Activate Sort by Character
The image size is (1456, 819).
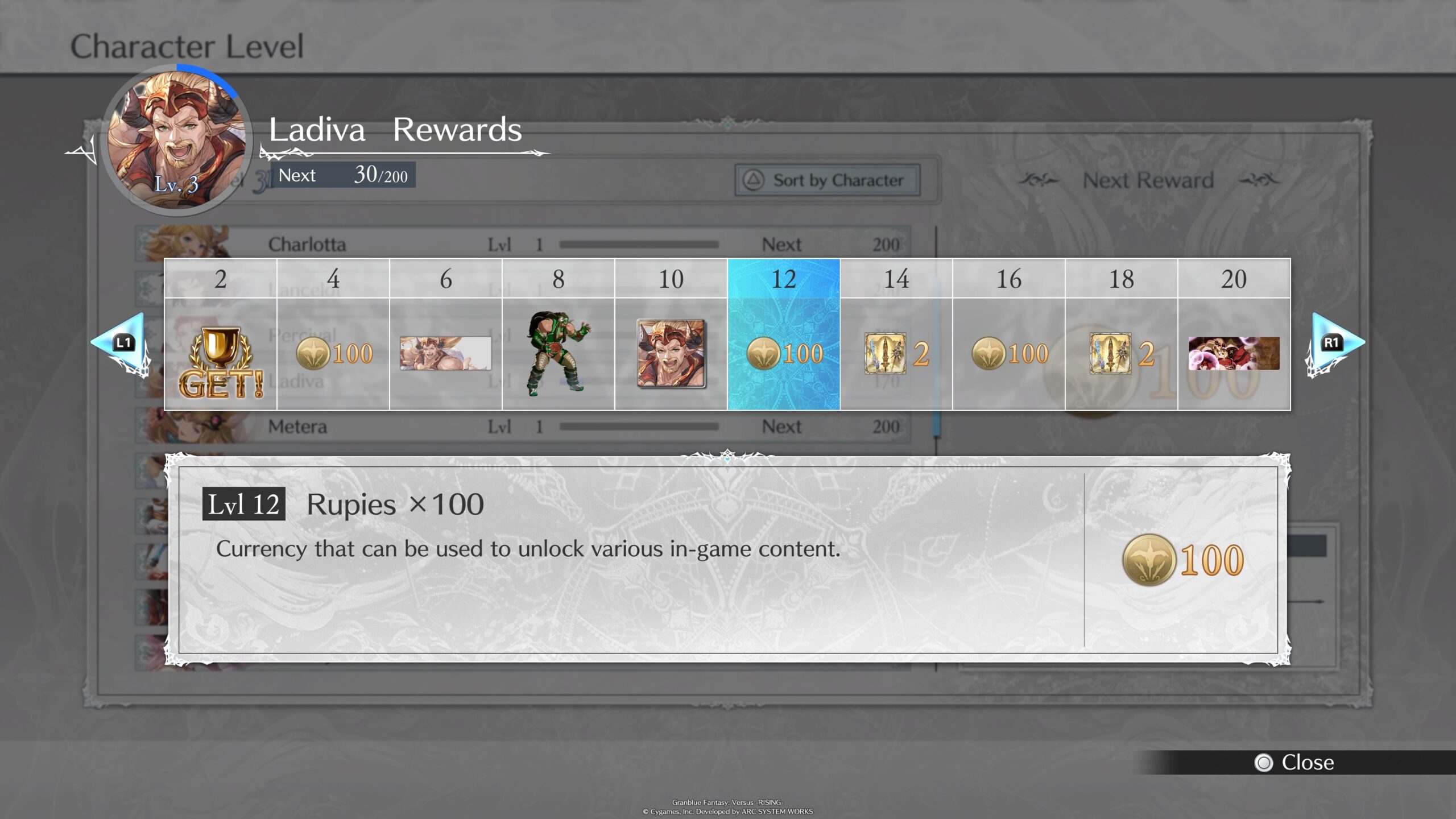pos(828,180)
